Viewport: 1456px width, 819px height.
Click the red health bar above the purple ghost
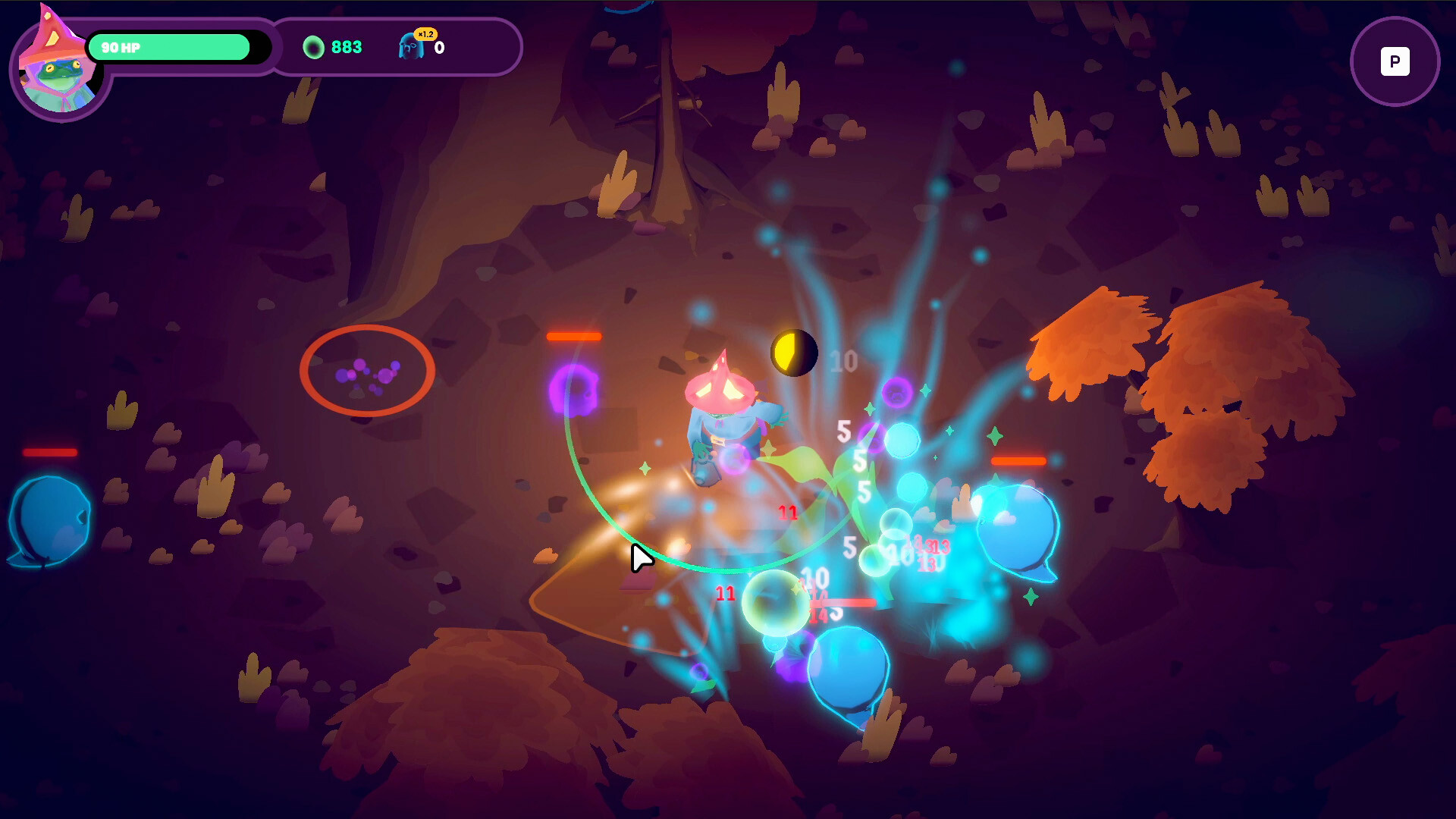point(574,336)
